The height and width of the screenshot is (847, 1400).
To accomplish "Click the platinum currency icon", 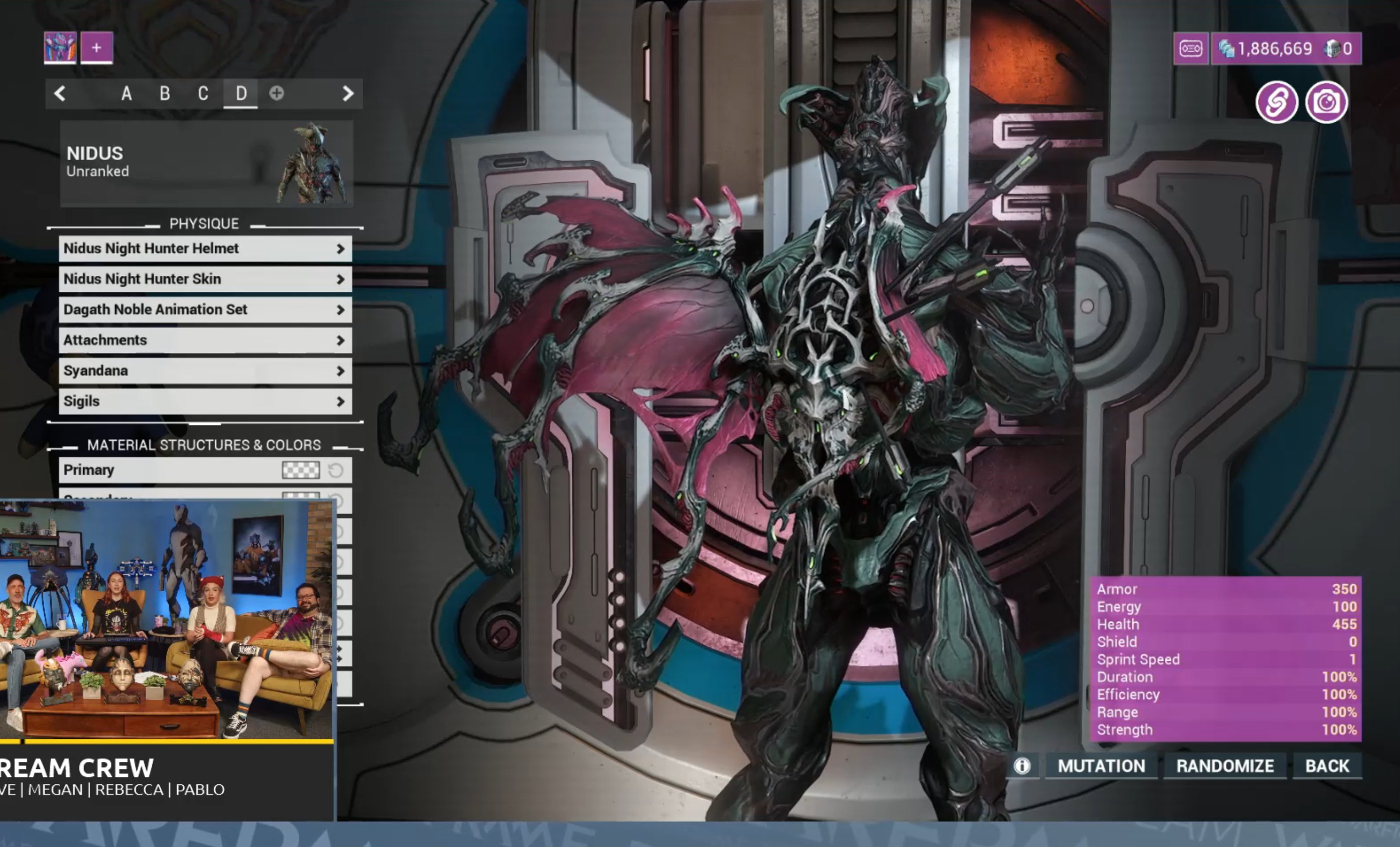I will (1226, 49).
